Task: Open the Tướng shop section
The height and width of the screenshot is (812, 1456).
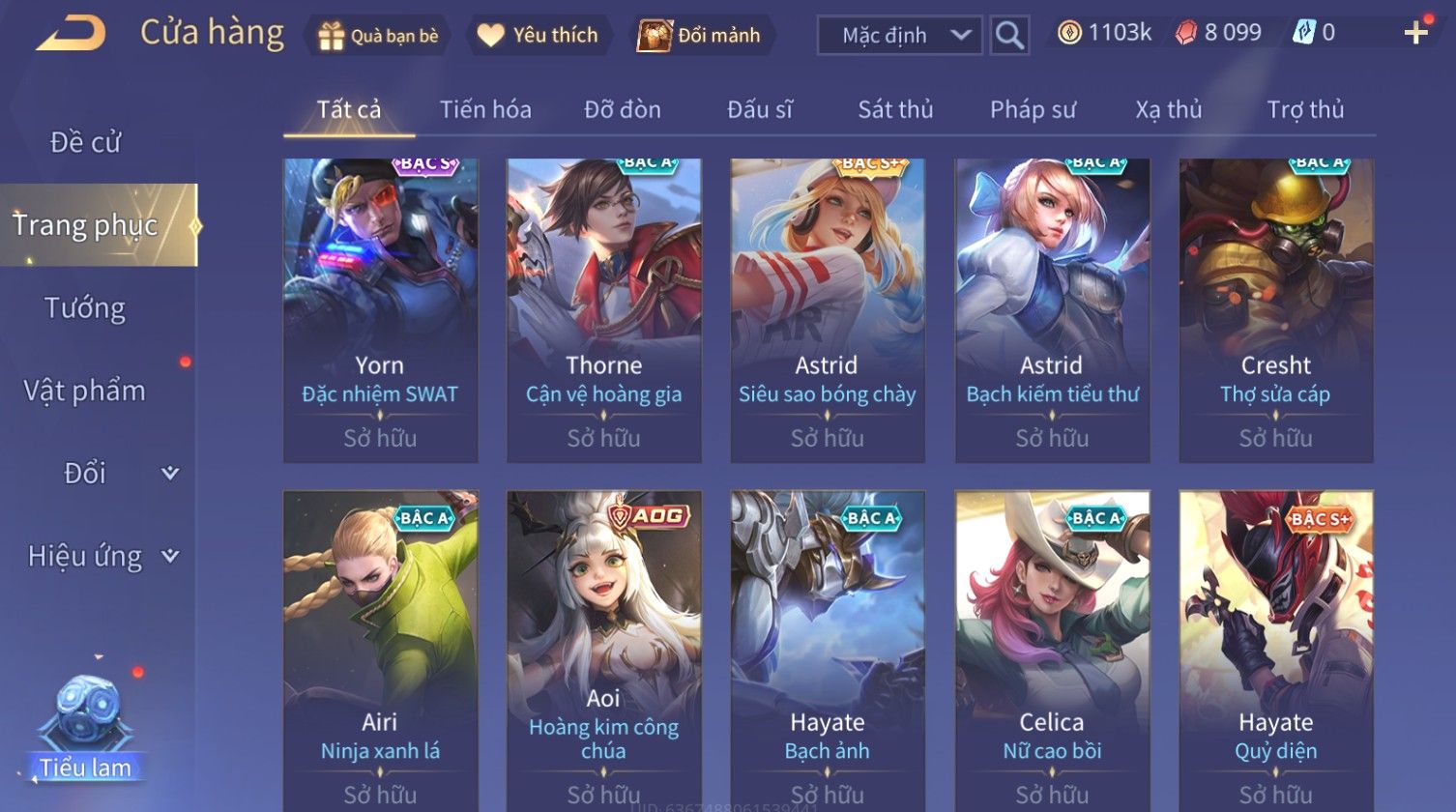Action: [x=85, y=308]
